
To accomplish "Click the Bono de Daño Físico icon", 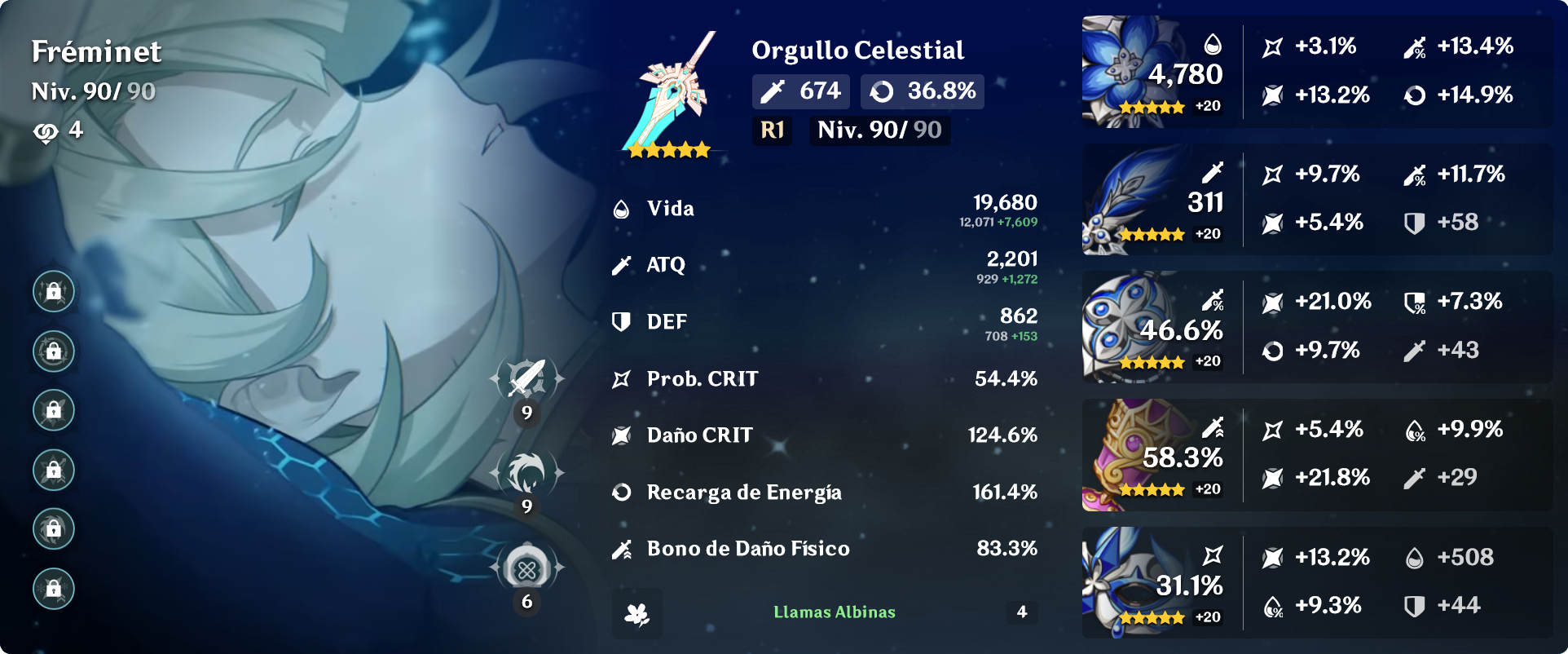I will (x=622, y=548).
